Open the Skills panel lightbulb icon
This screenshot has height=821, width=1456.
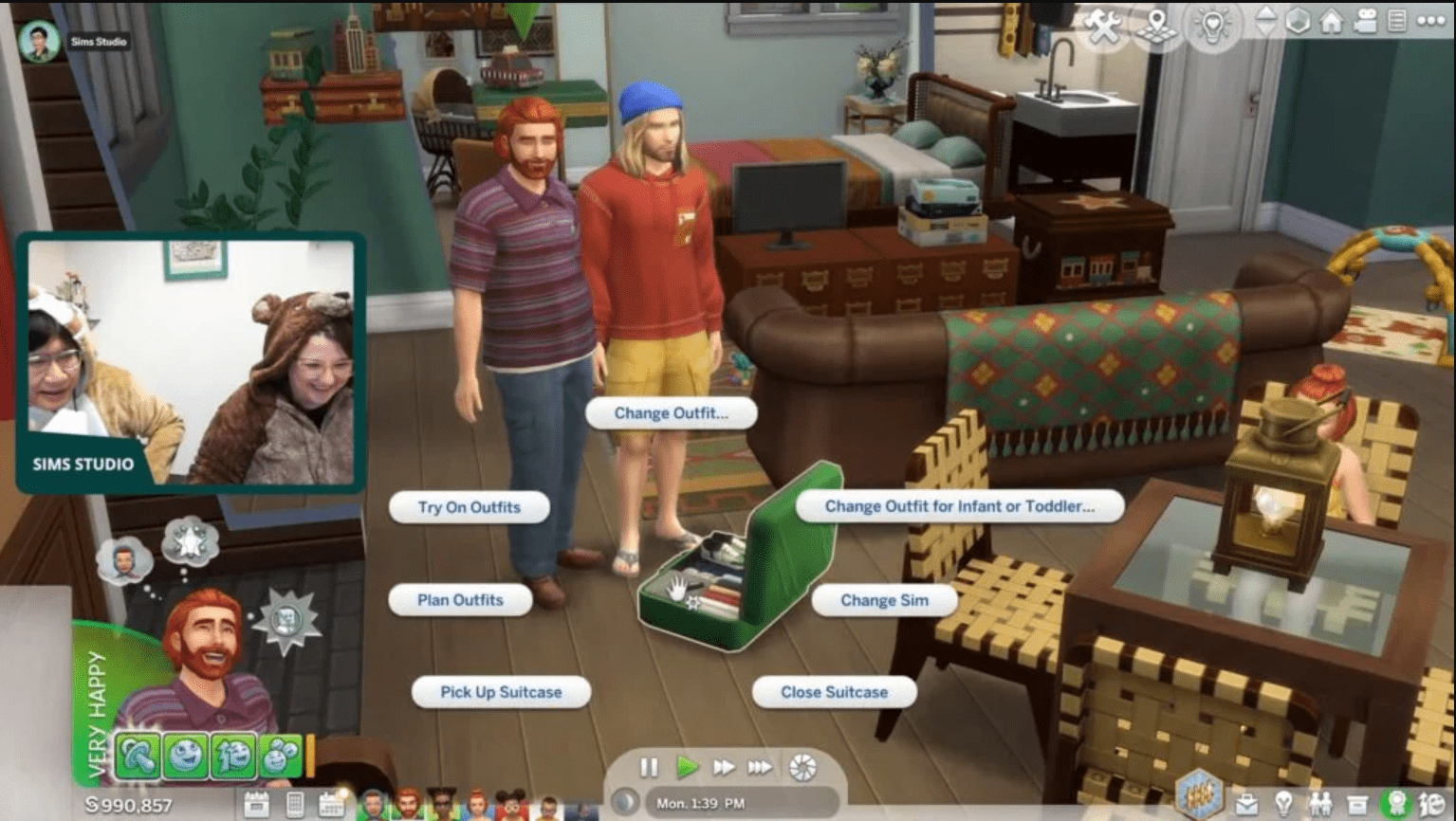coord(1283,802)
